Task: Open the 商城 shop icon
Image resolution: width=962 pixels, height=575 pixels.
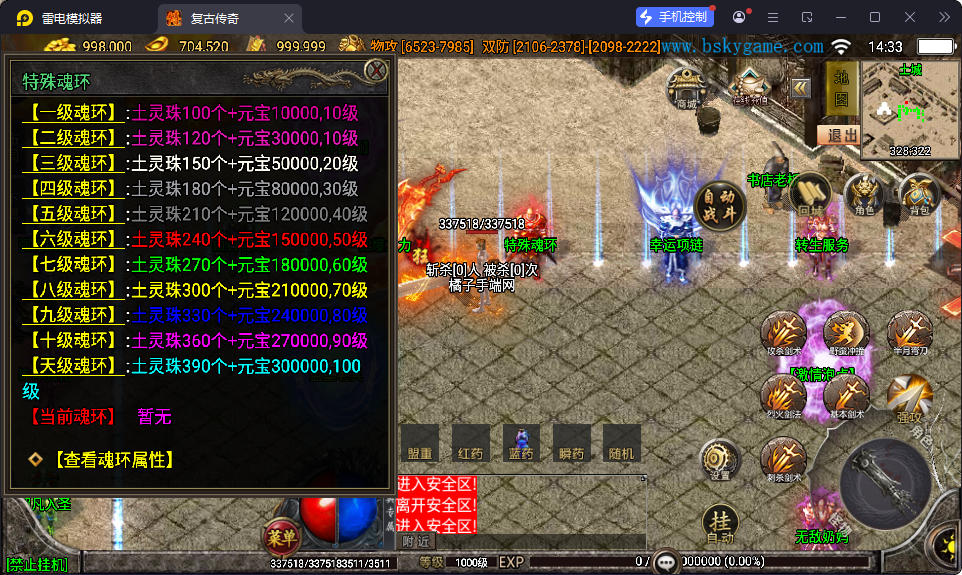Action: click(x=686, y=87)
